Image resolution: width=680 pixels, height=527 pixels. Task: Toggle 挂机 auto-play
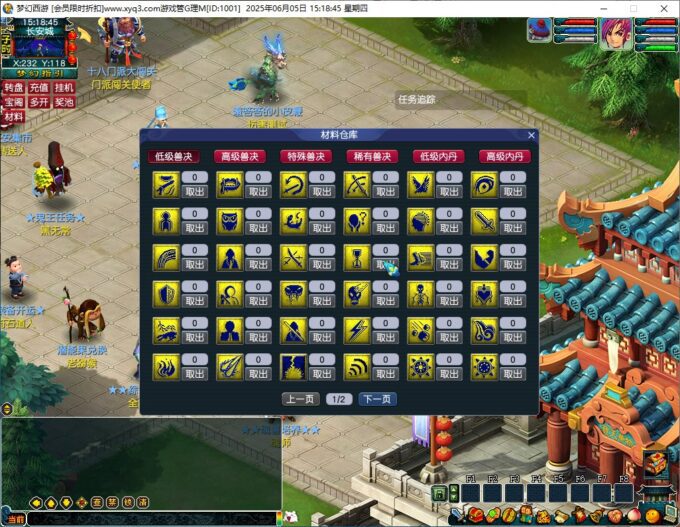click(64, 88)
